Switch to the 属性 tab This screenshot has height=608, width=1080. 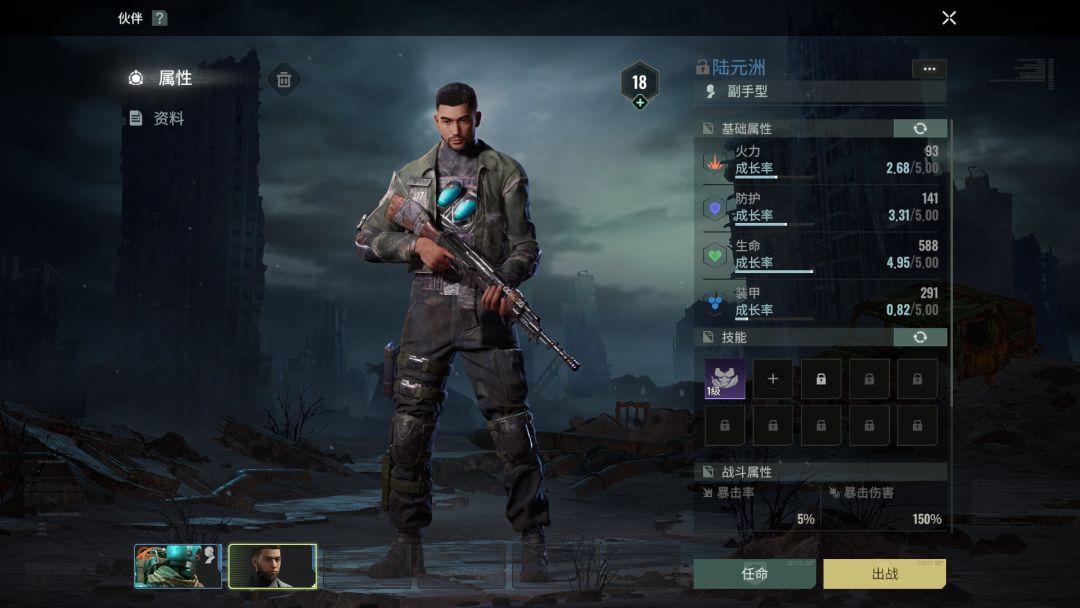pyautogui.click(x=174, y=78)
